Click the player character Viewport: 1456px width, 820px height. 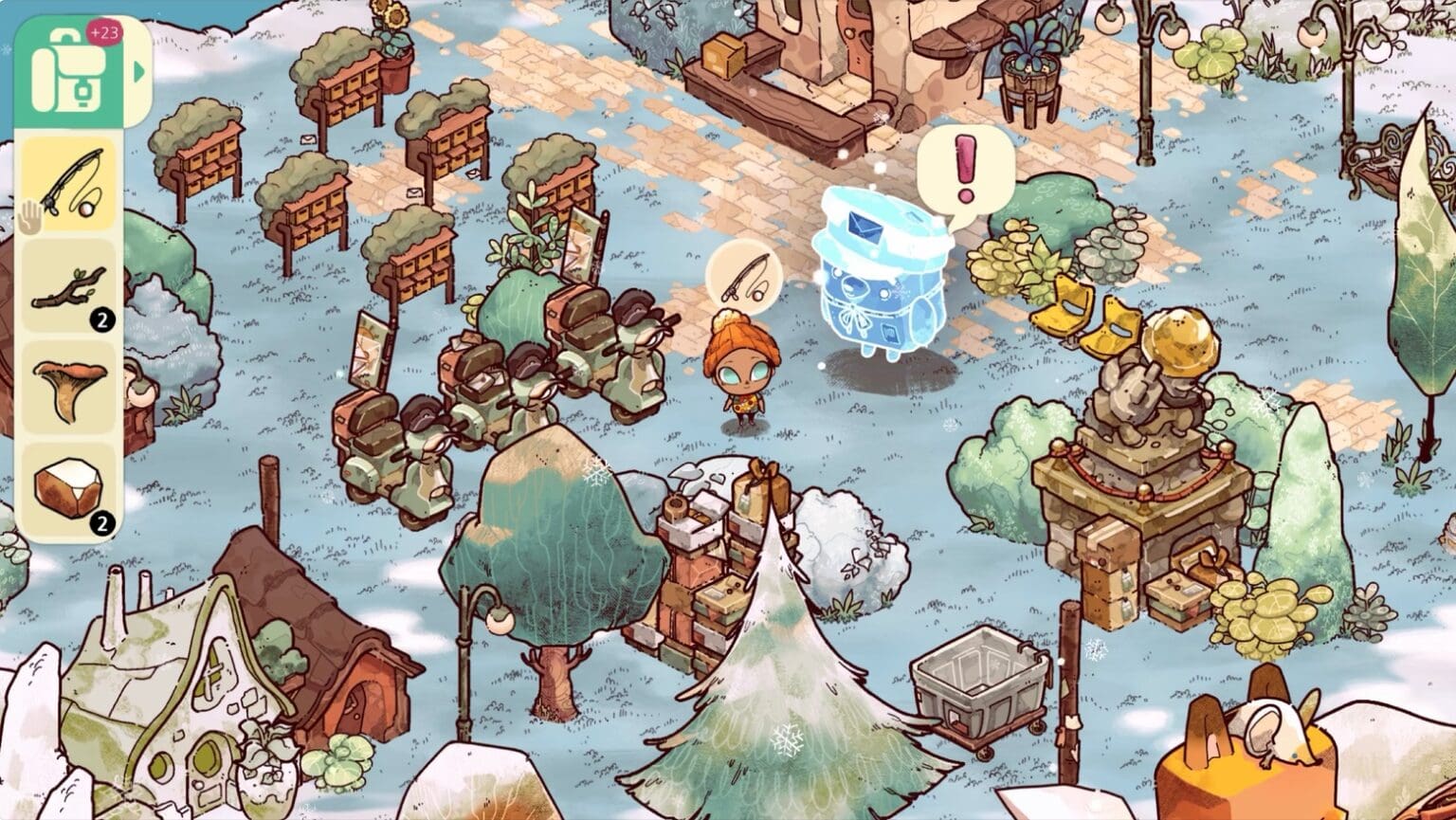pyautogui.click(x=746, y=374)
